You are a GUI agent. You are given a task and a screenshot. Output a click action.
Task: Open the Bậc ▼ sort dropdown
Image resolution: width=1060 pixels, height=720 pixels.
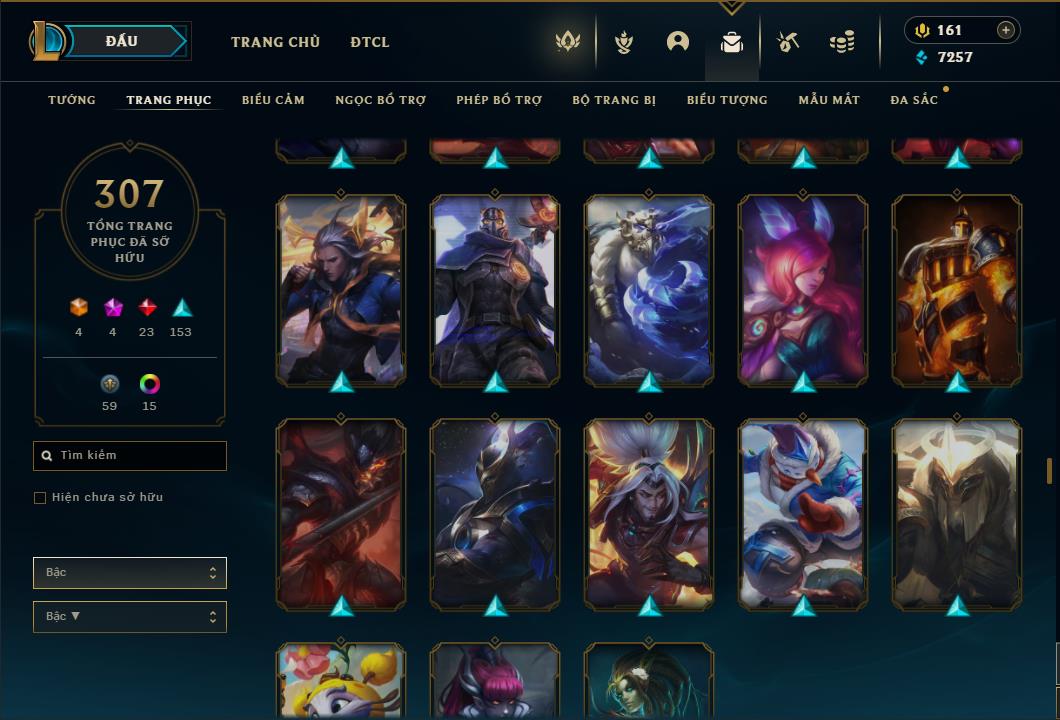coord(130,617)
